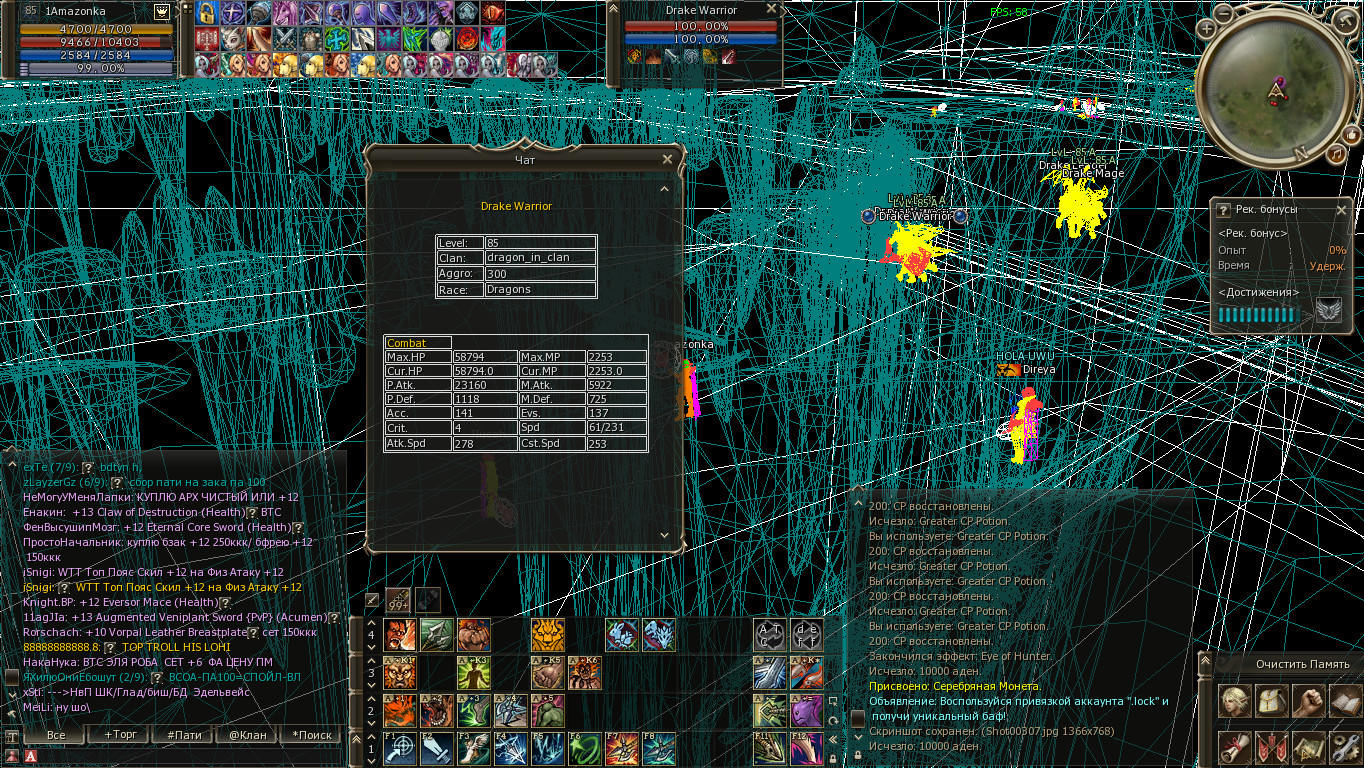This screenshot has width=1364, height=768.
Task: Switch to the +Торг chat tab
Action: [122, 734]
